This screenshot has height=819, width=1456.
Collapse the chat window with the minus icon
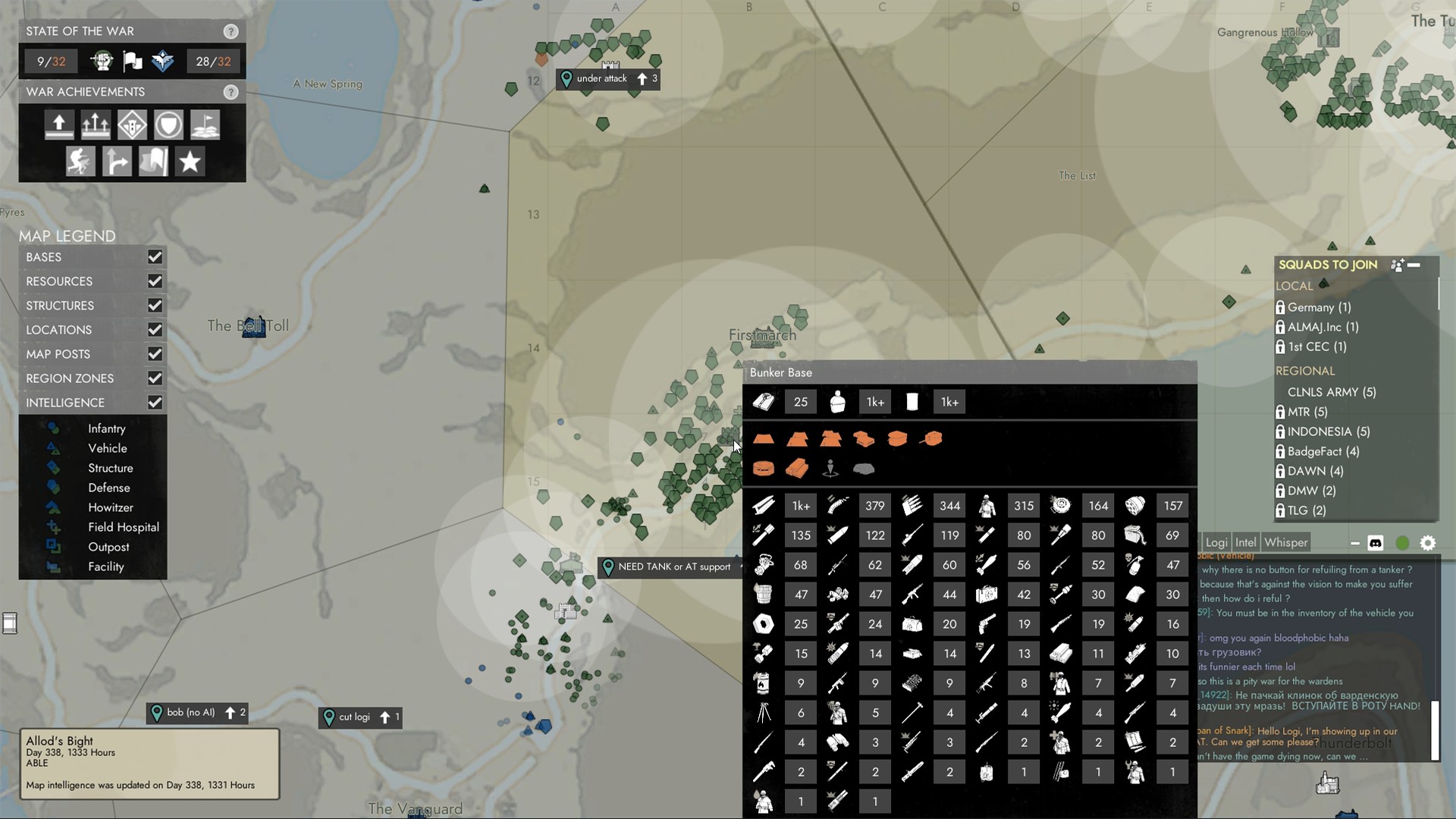coord(1354,543)
